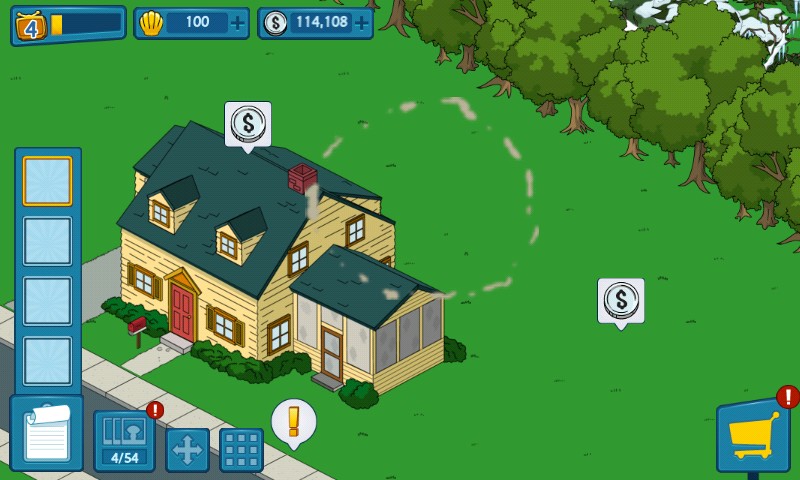Open the task list clipboard
The height and width of the screenshot is (480, 800).
pos(46,433)
